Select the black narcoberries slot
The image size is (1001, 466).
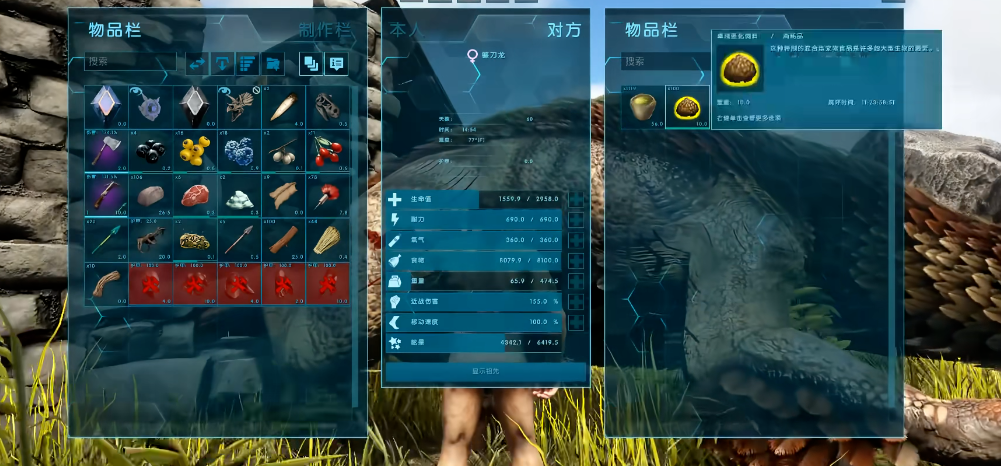coord(150,149)
